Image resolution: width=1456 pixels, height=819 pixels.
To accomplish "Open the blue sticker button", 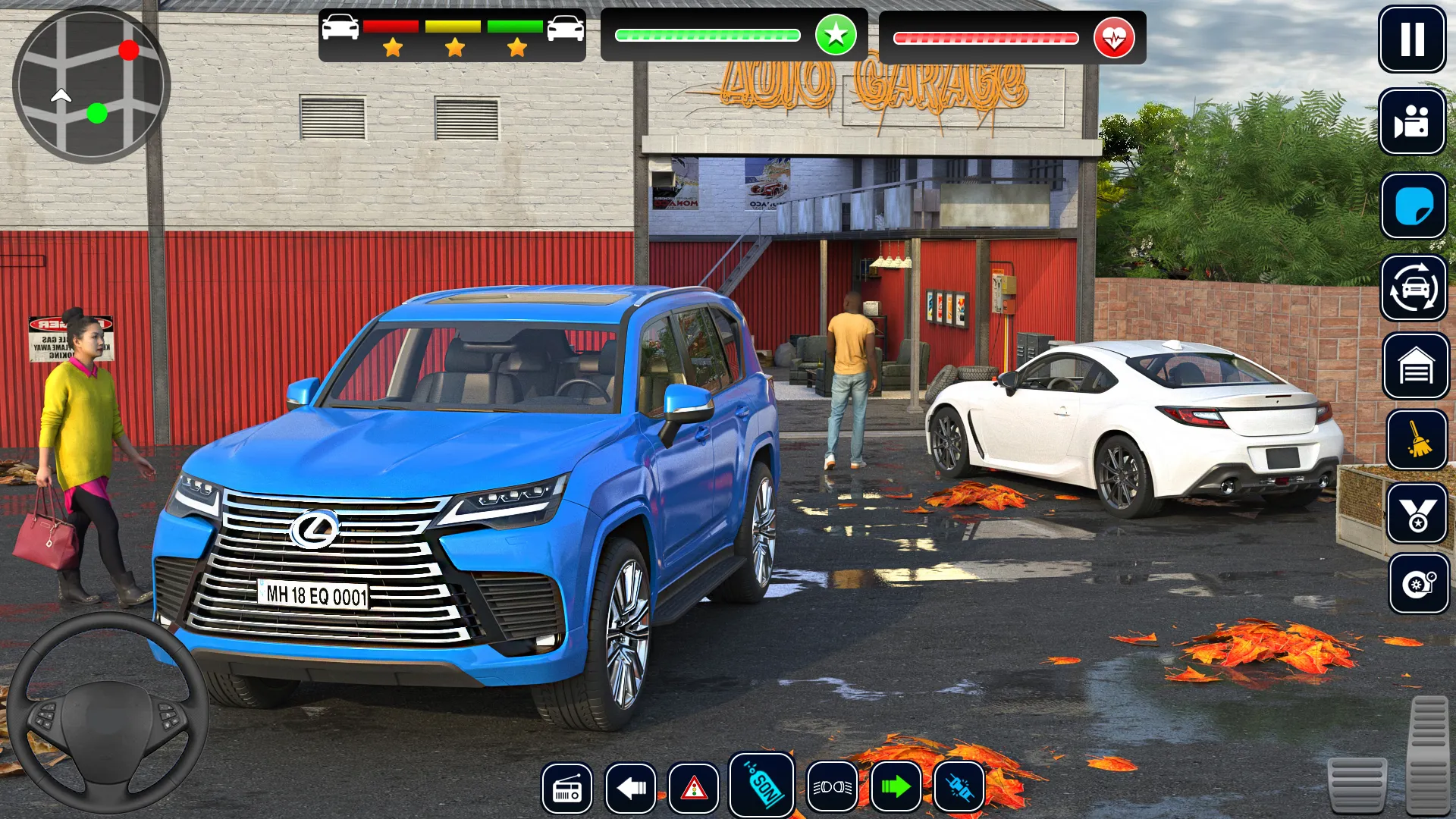I will (x=1413, y=206).
